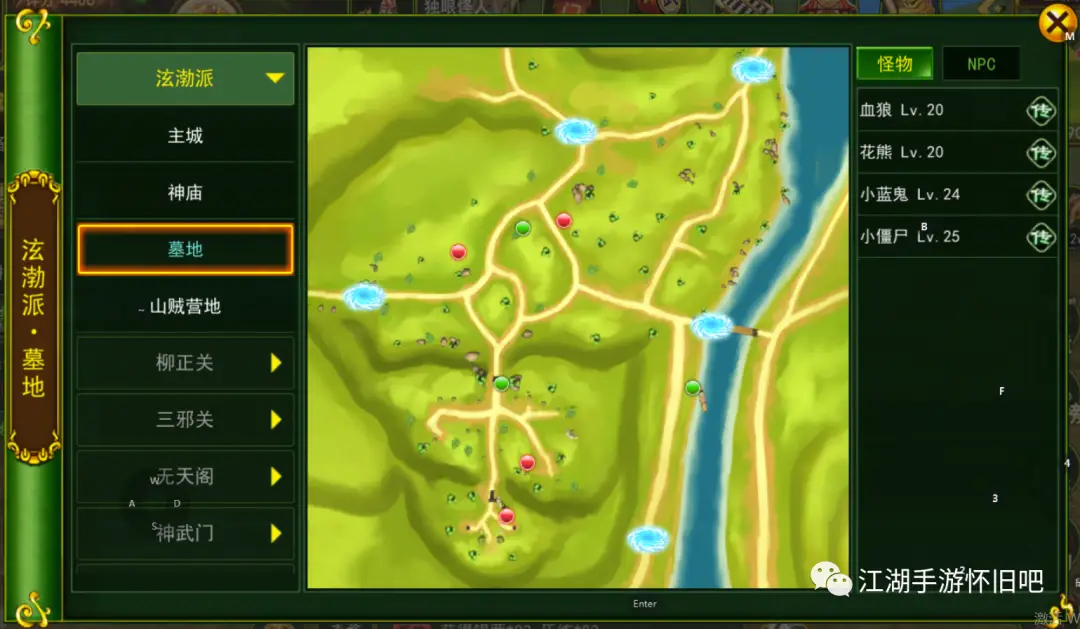Screen dimensions: 1080x629
Task: Teleport to 花熊 Lv. 20
Action: [1041, 152]
